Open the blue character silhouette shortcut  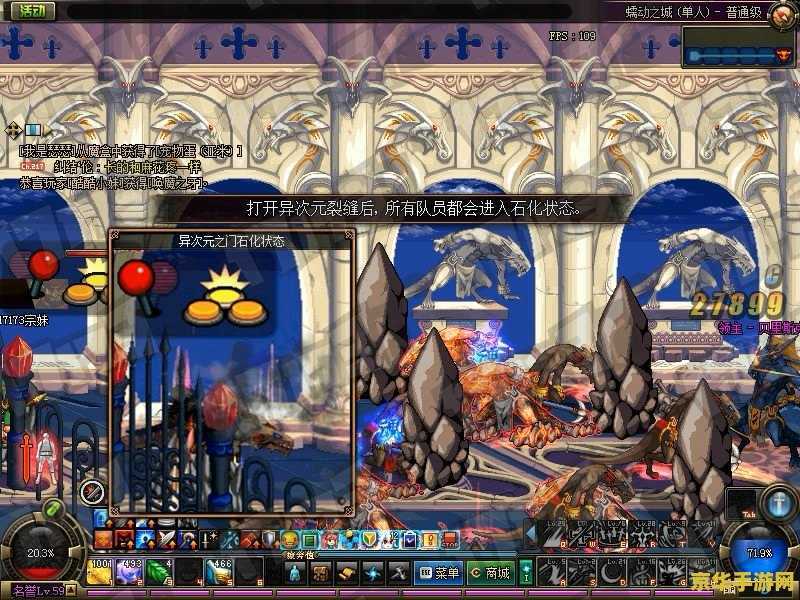click(x=295, y=573)
